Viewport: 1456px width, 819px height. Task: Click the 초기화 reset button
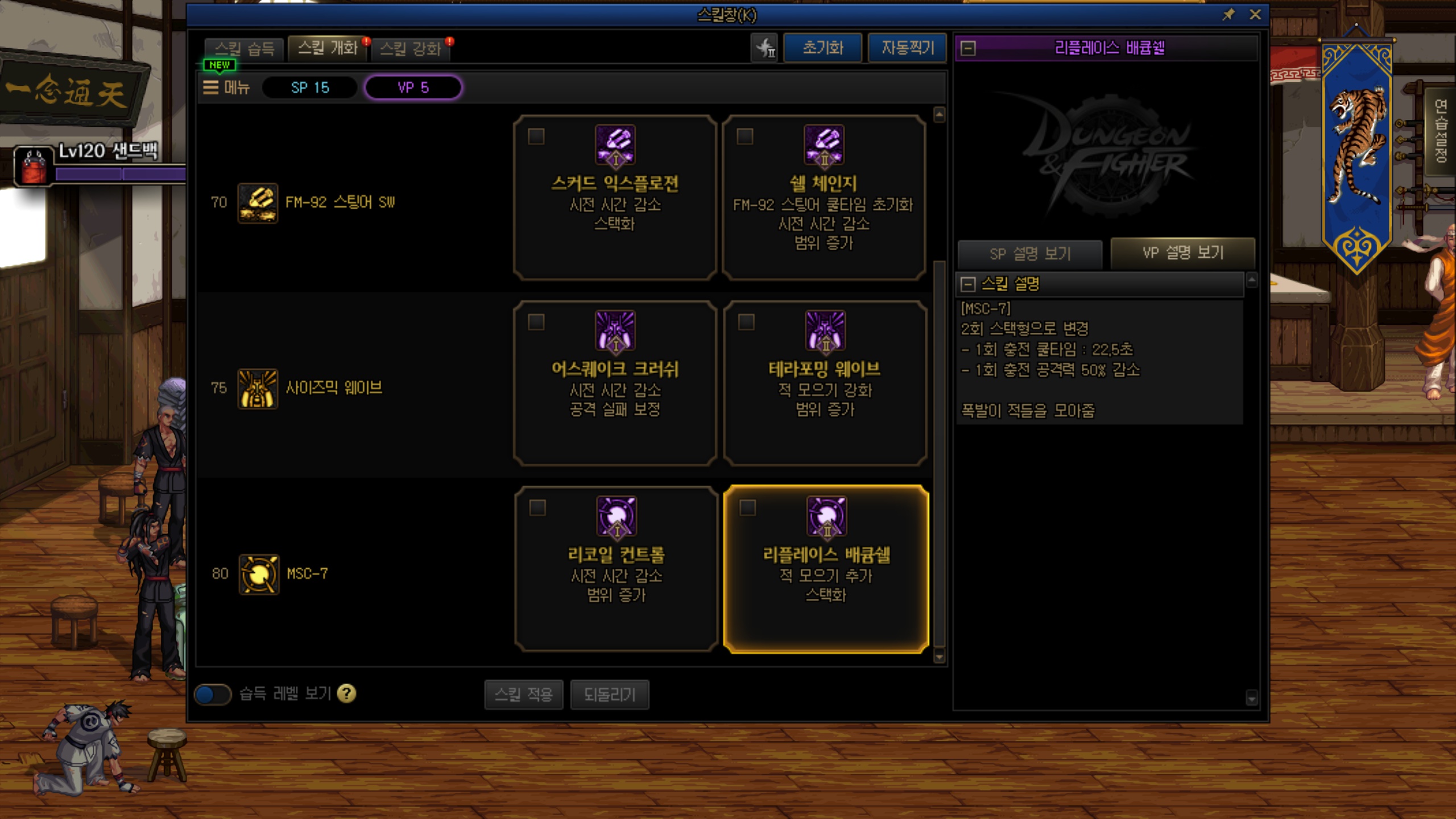point(822,48)
